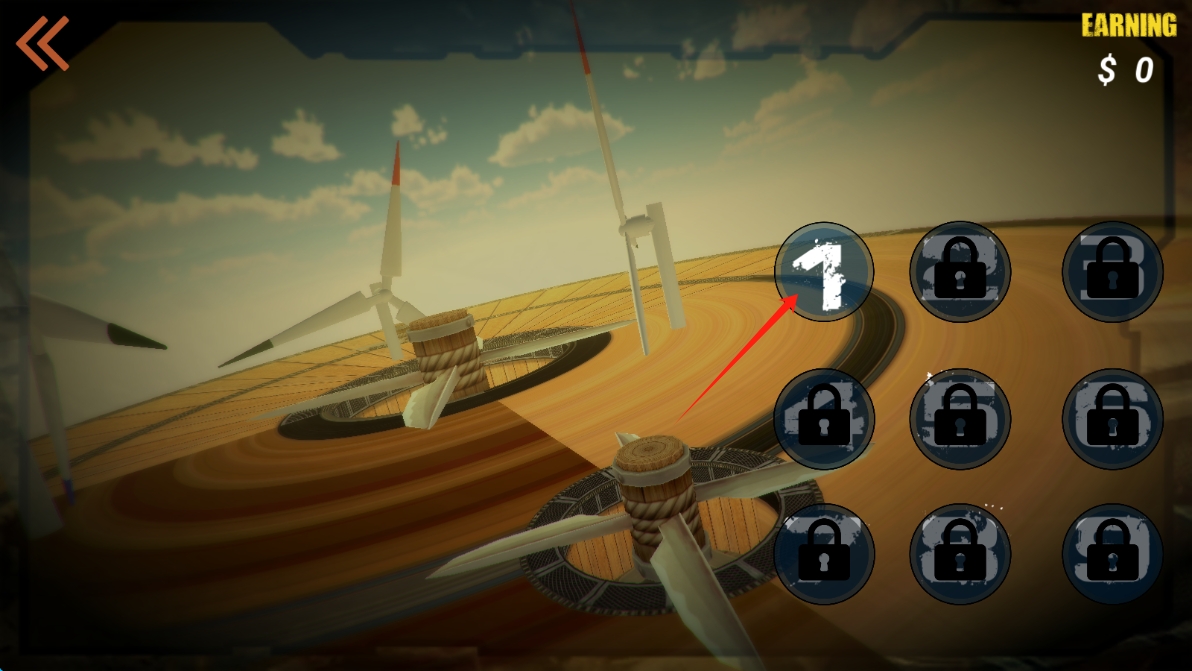Choose the locked level 3 tile
Viewport: 1192px width, 671px height.
[x=1112, y=271]
